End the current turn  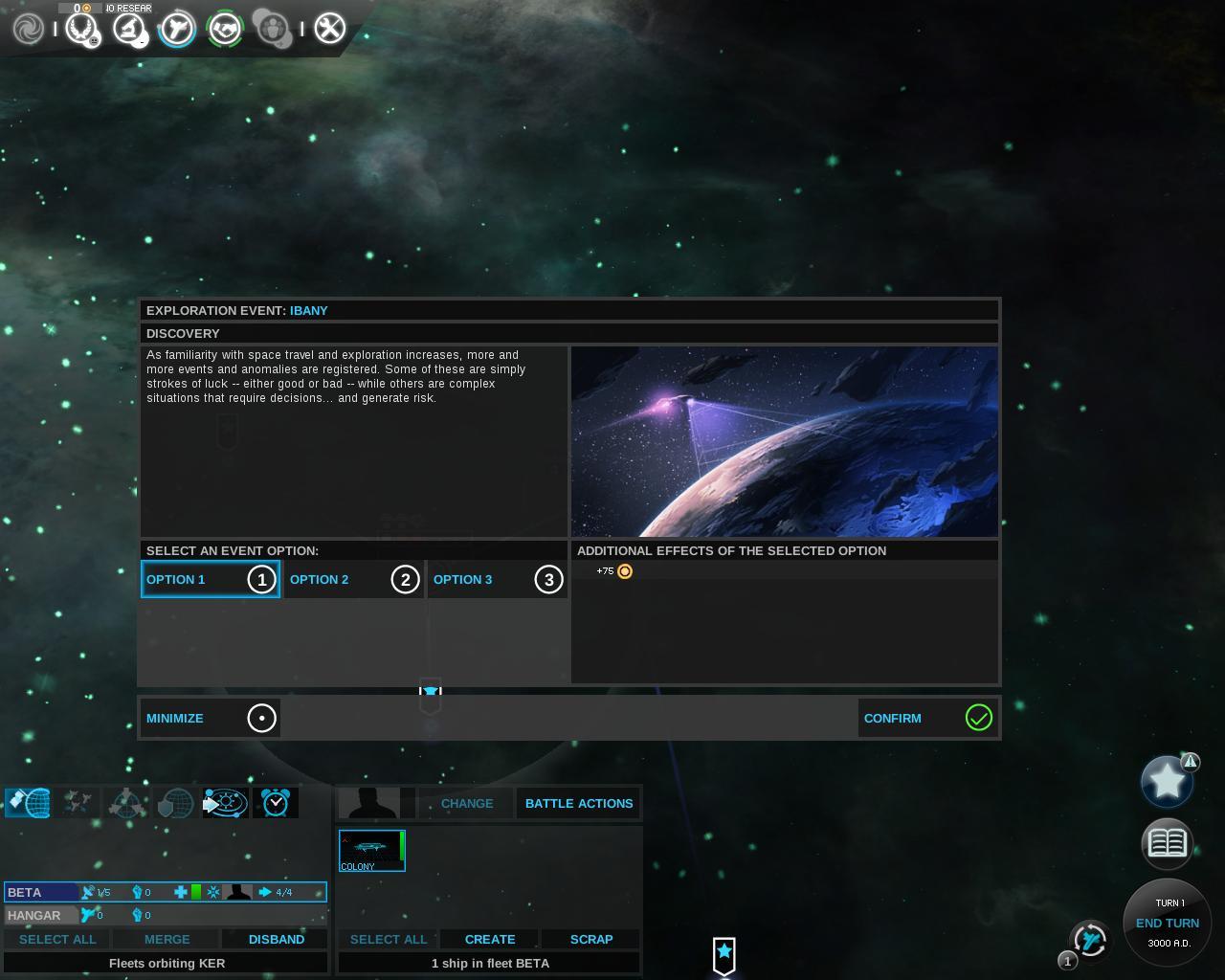click(x=1167, y=923)
